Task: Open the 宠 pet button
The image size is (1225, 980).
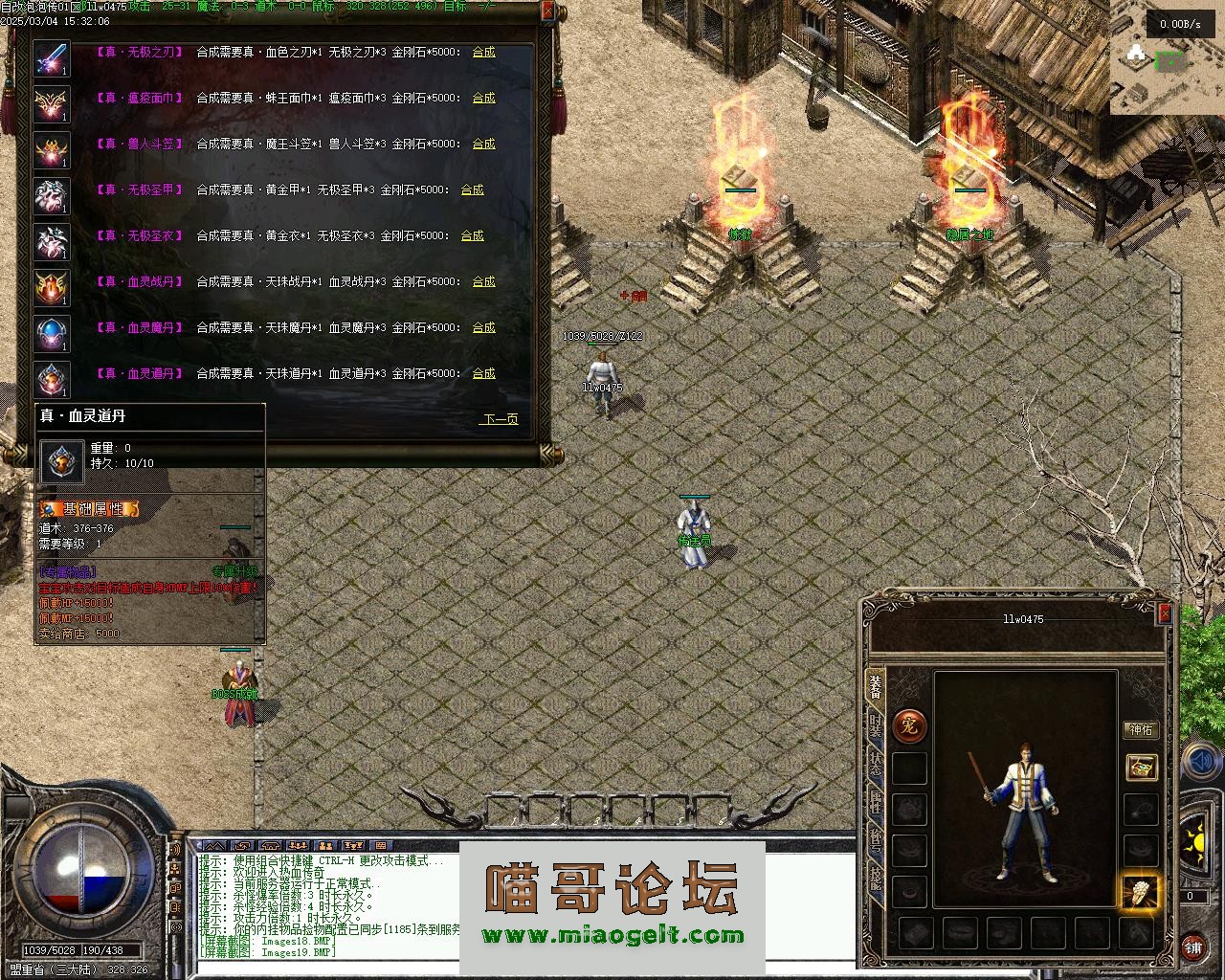Action: click(908, 725)
